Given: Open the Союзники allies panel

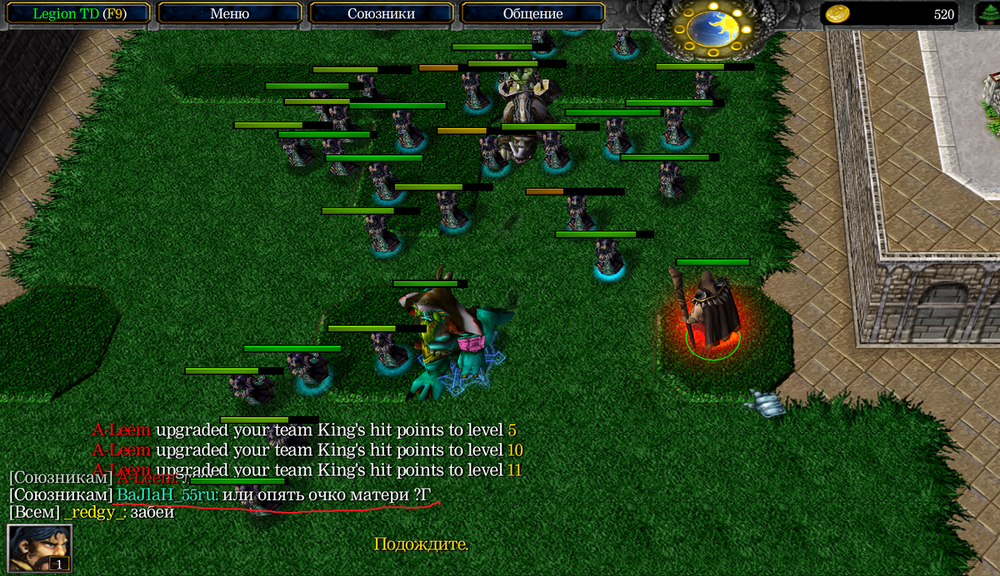Looking at the screenshot, I should tap(381, 14).
